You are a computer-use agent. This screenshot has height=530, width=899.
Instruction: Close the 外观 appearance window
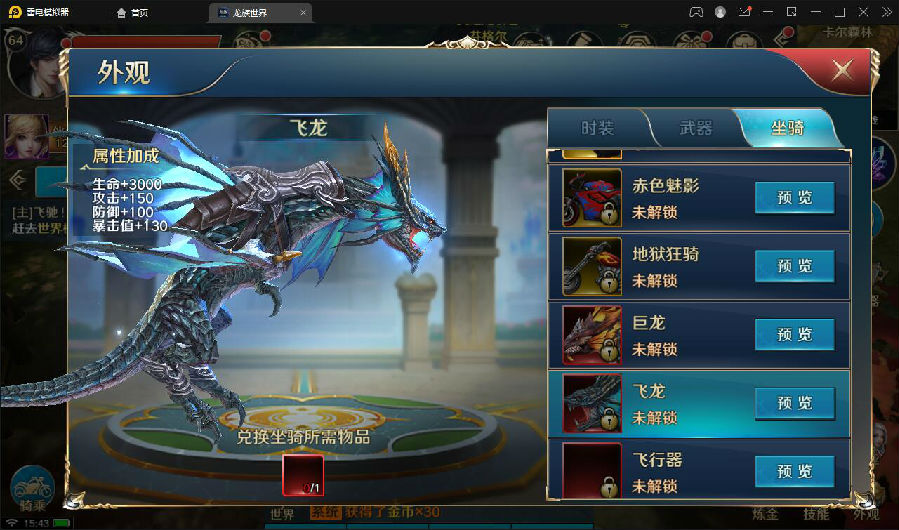[x=843, y=70]
